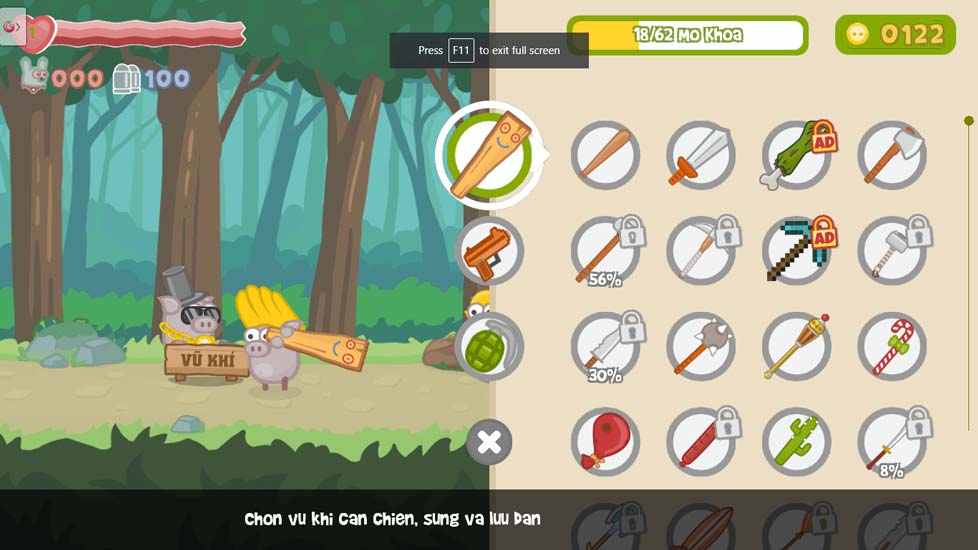
Task: Choose the baseball bat weapon
Action: tap(605, 155)
